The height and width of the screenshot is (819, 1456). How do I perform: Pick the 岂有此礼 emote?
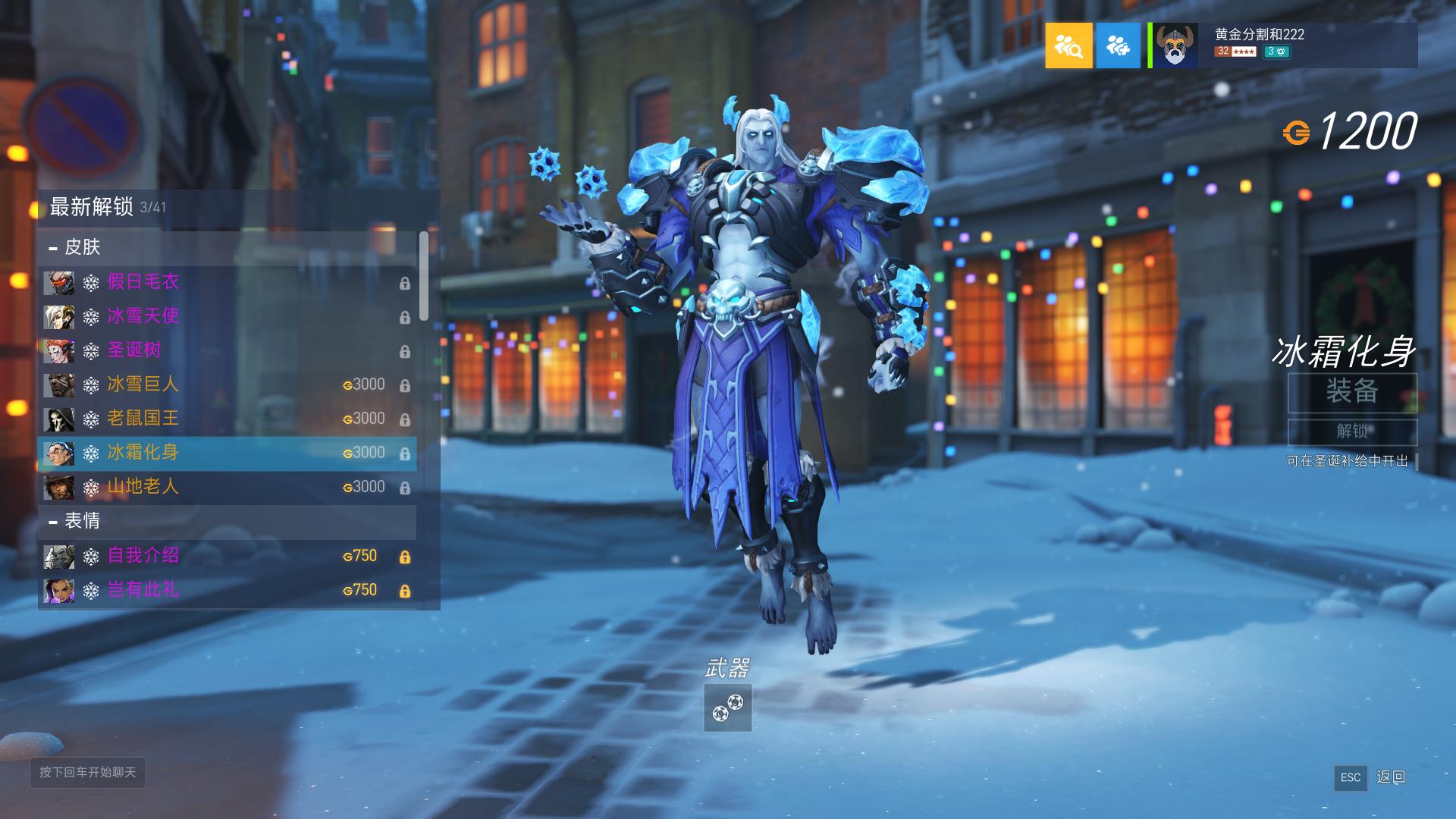pos(226,590)
